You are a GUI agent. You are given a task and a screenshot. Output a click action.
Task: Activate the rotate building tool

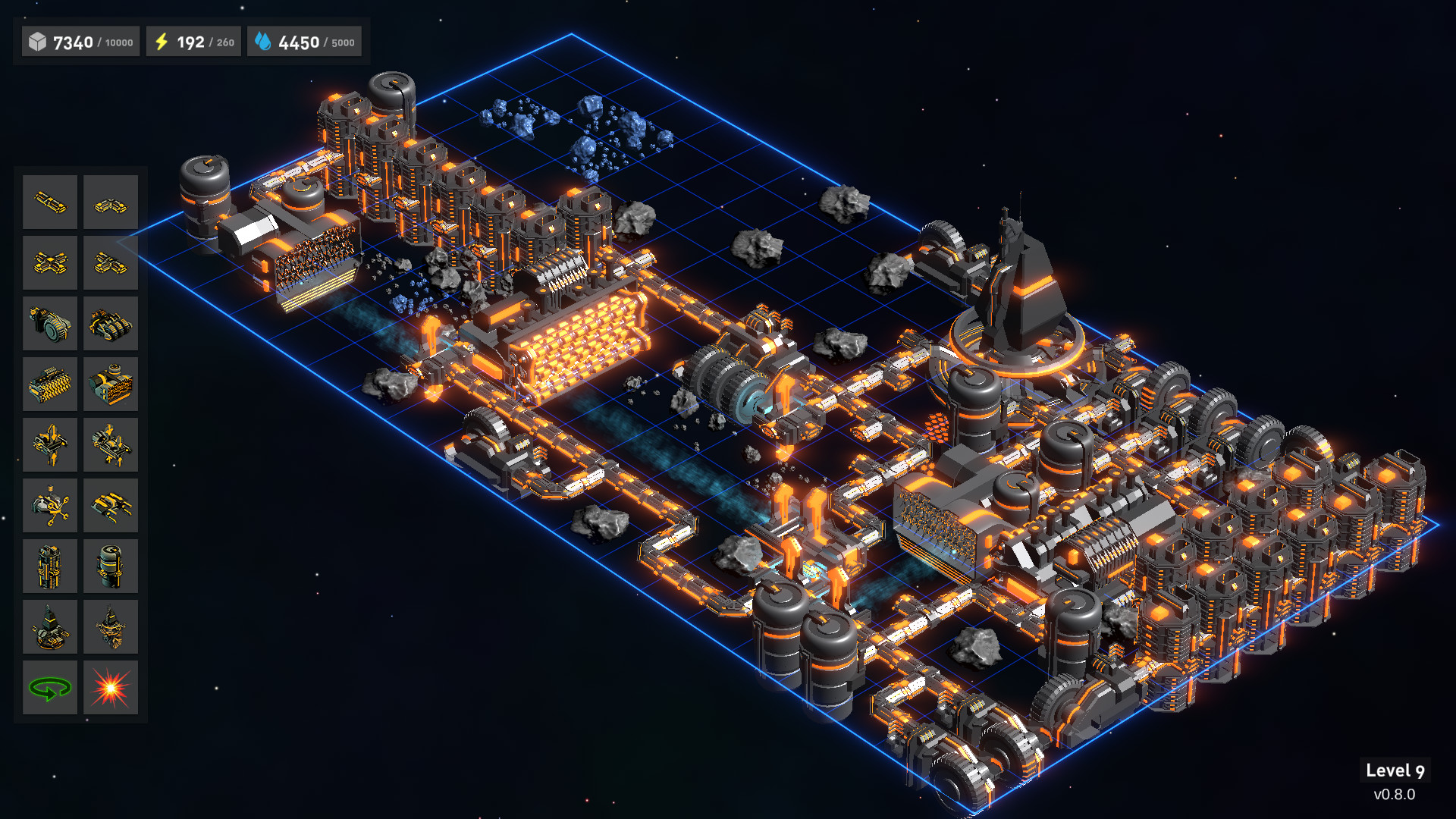pyautogui.click(x=49, y=687)
